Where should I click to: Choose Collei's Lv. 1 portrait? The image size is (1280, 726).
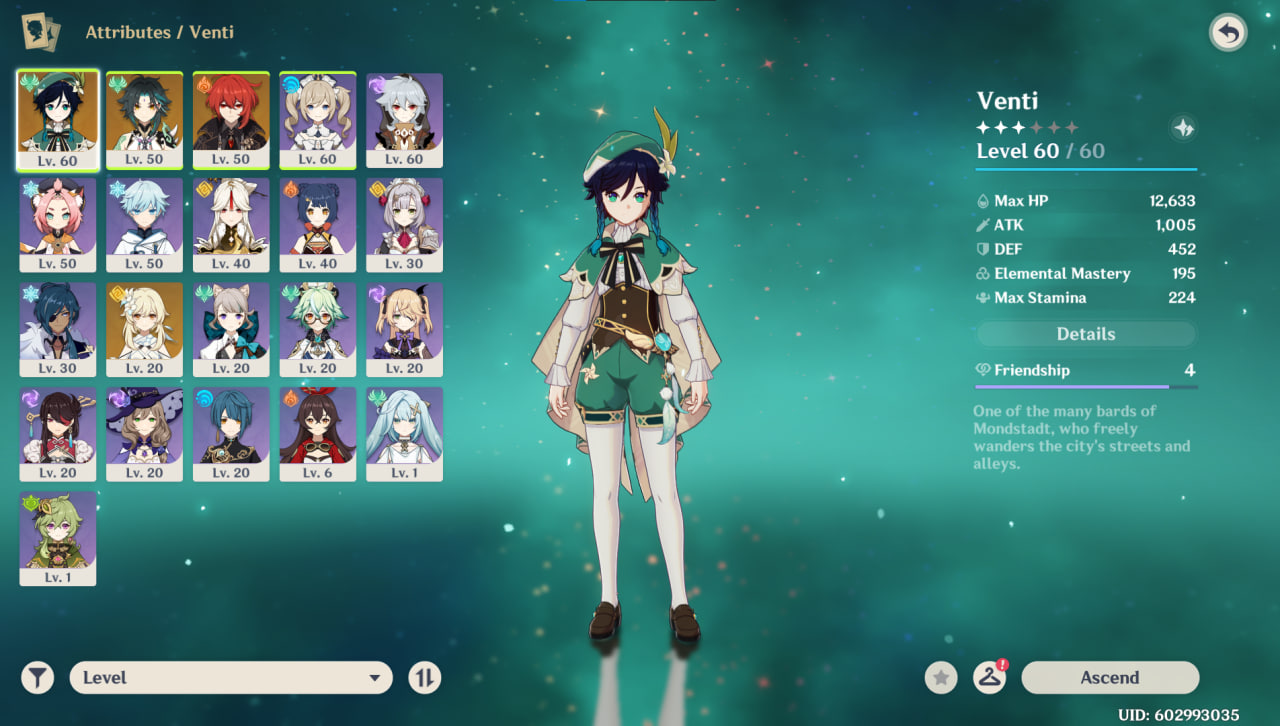click(58, 537)
